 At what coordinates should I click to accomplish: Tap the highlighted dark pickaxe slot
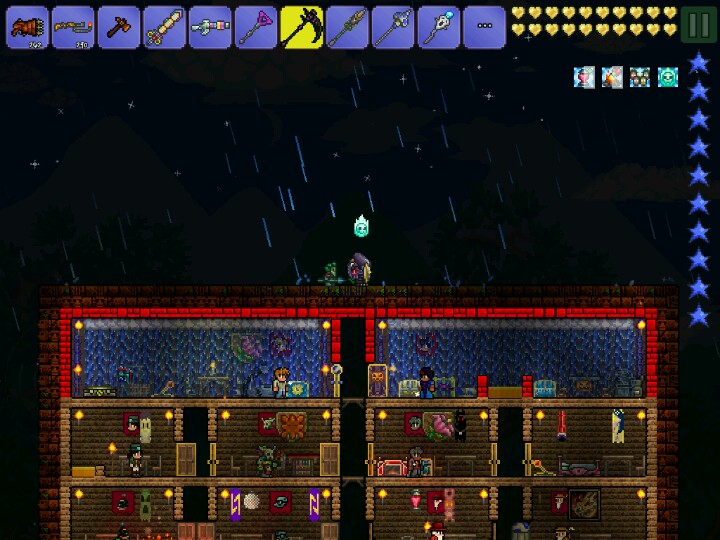[x=302, y=27]
